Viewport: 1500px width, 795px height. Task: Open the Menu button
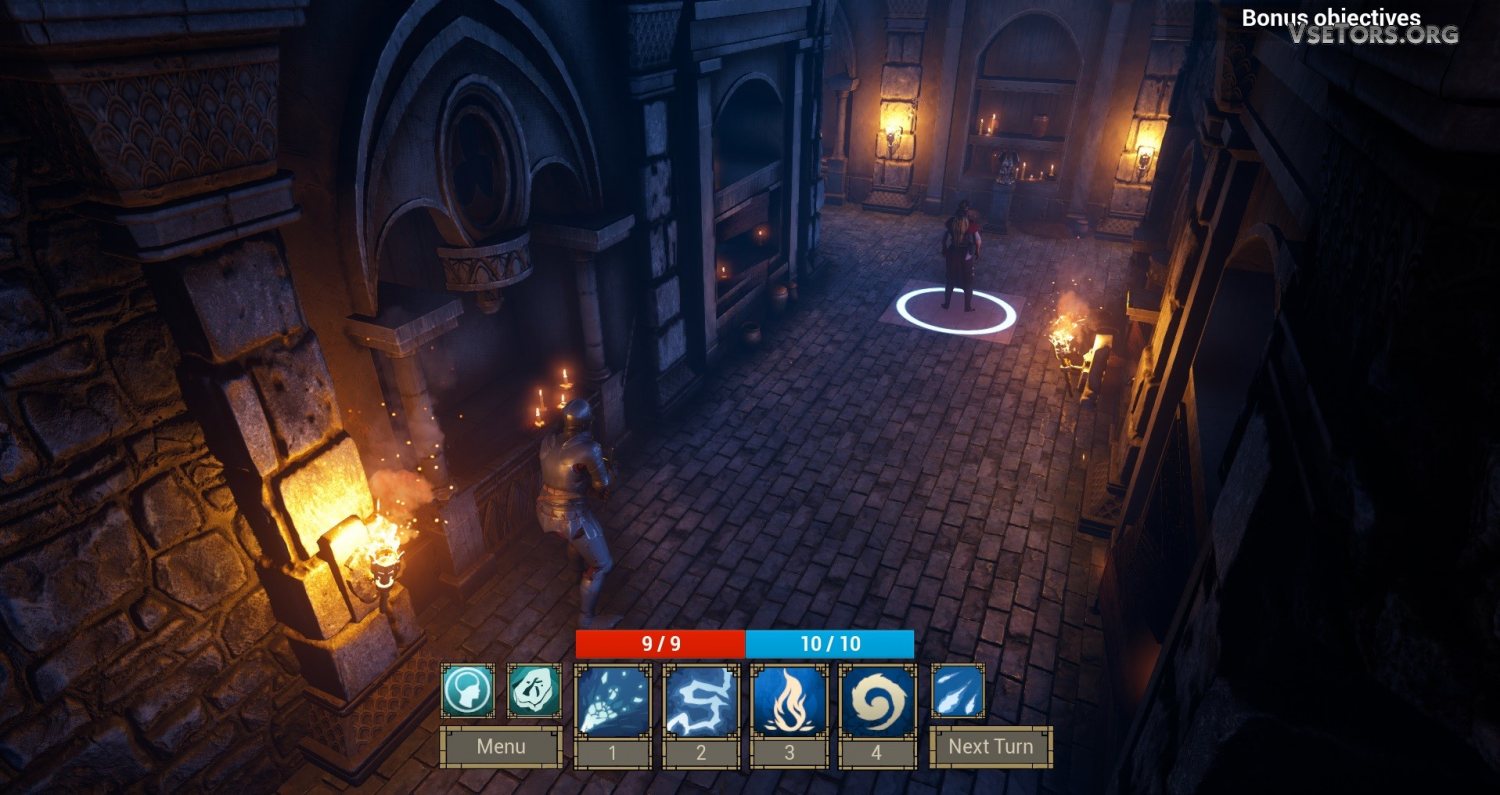pos(501,747)
